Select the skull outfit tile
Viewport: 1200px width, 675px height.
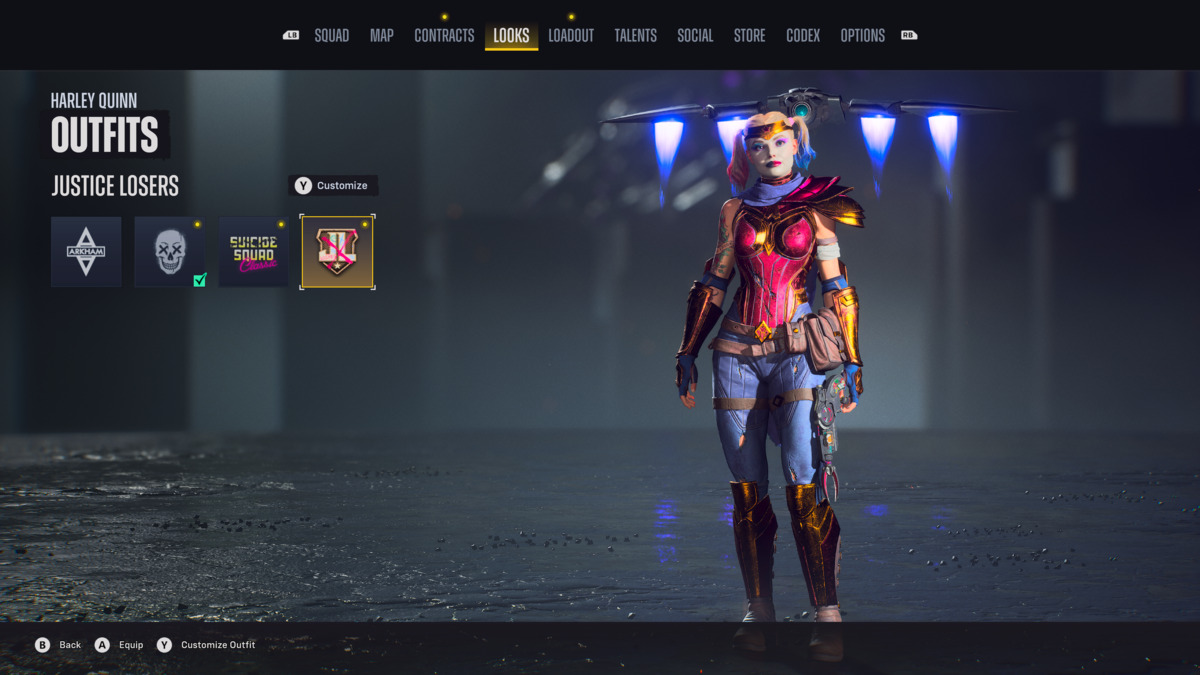170,252
